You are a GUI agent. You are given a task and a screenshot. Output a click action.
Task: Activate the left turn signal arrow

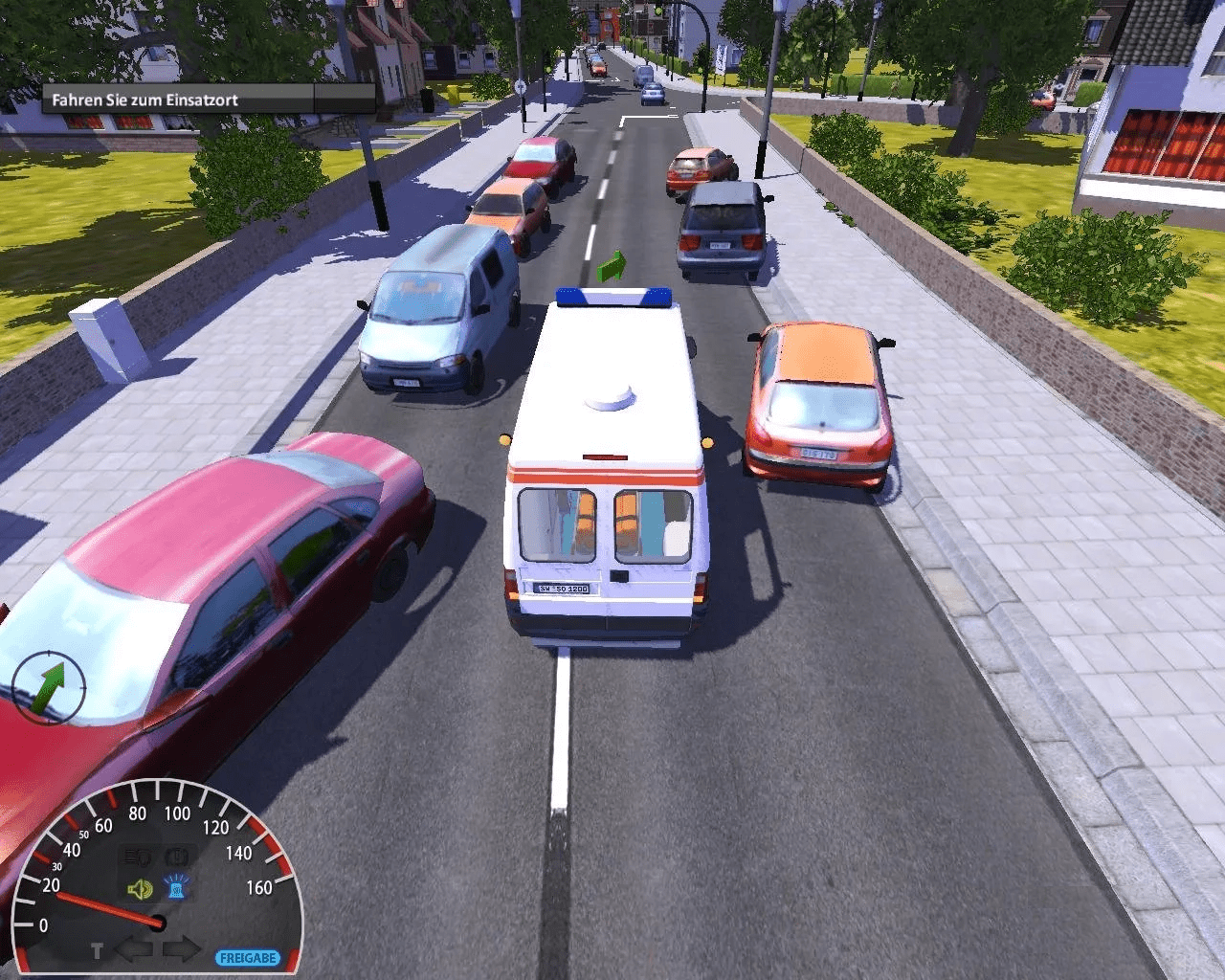134,950
